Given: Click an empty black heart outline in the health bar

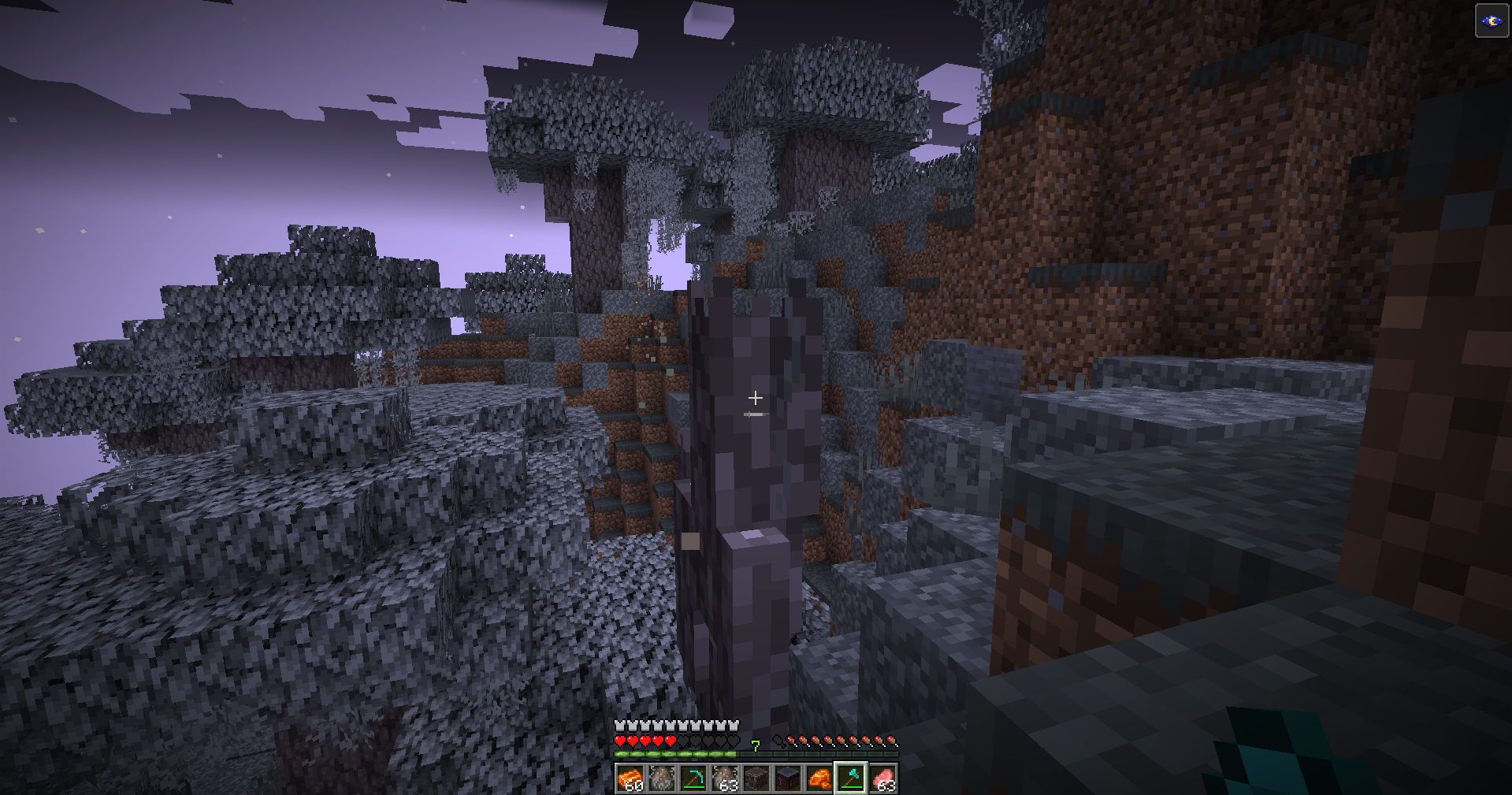Looking at the screenshot, I should click(708, 741).
